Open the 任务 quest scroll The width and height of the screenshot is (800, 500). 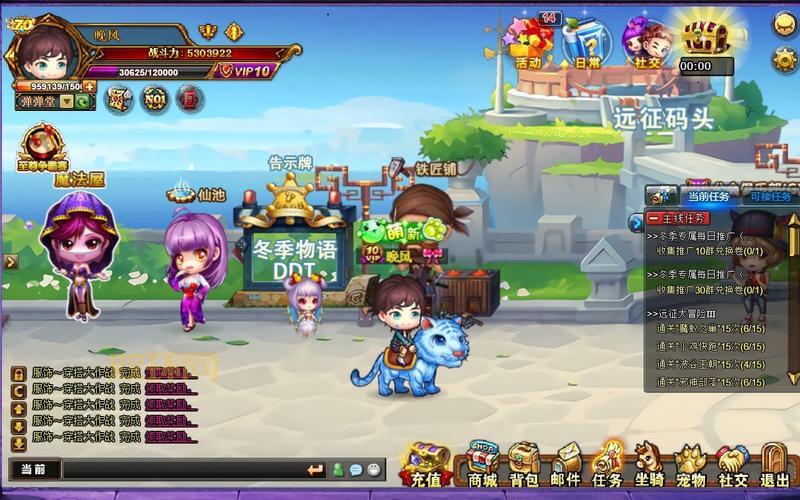click(607, 463)
